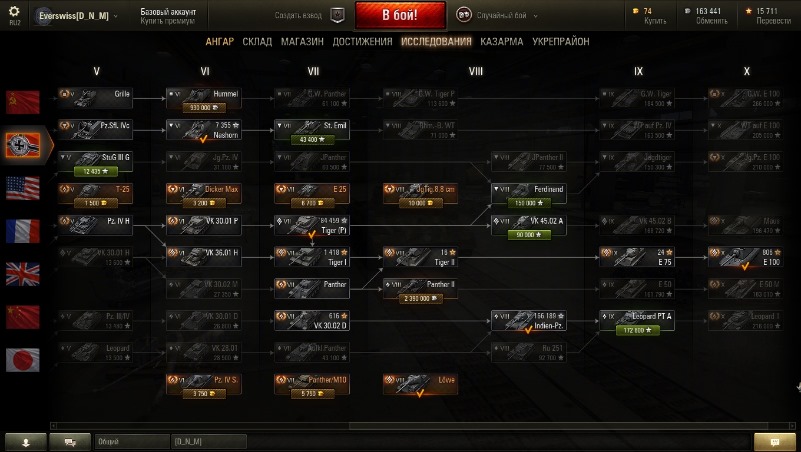Click the Создать взвод platoon button
This screenshot has width=801, height=452.
(x=311, y=15)
